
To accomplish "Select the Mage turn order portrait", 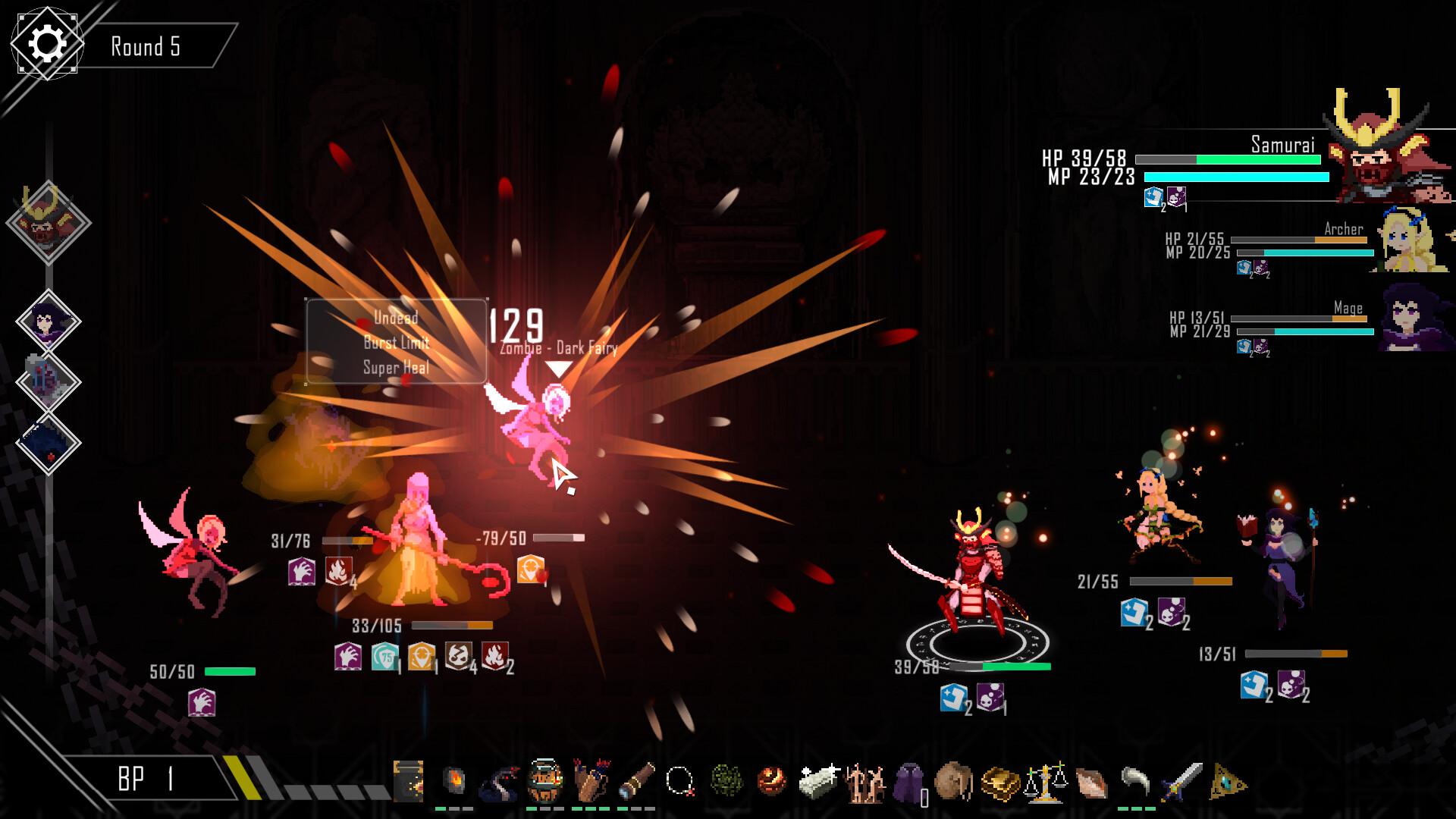I will [x=49, y=322].
